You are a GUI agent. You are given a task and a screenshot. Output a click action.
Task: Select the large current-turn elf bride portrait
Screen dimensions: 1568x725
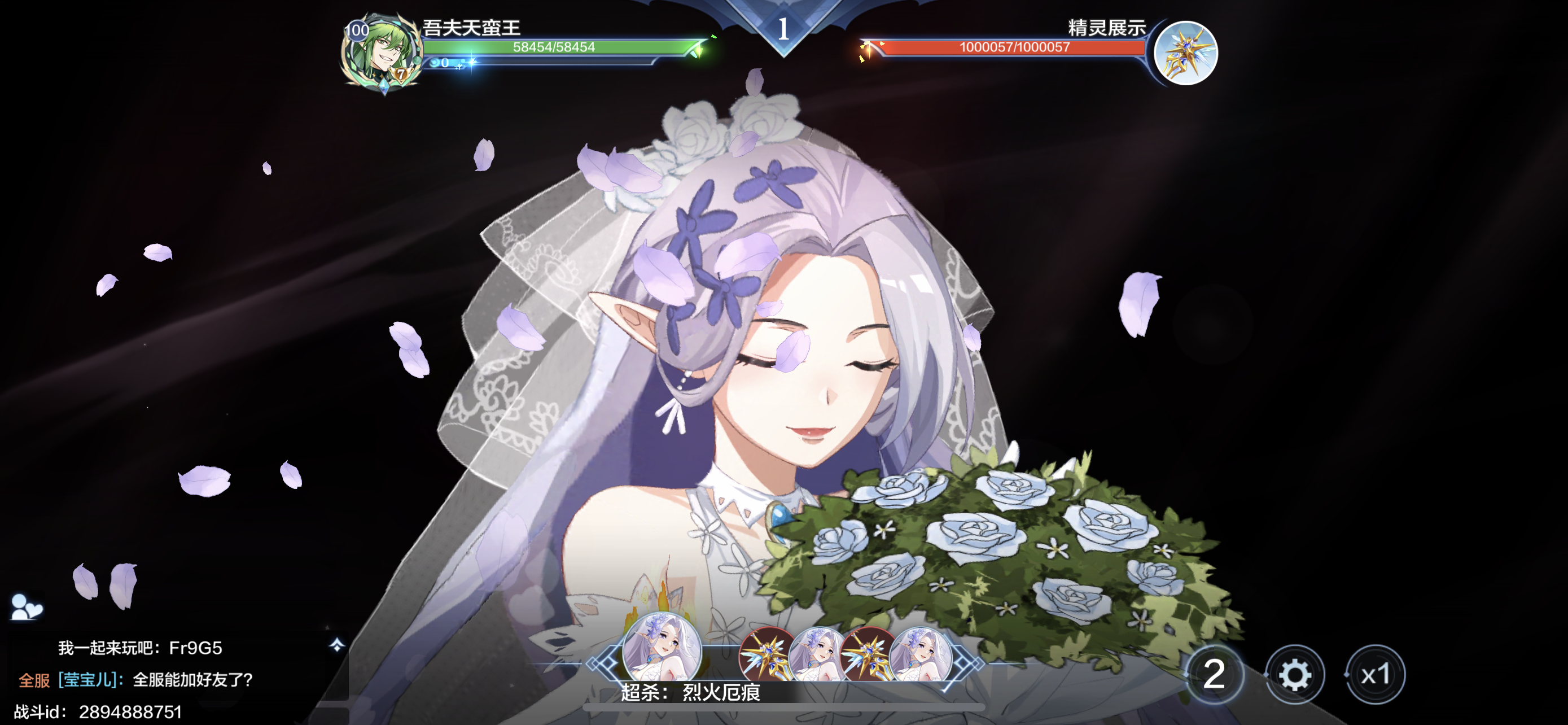coord(662,649)
